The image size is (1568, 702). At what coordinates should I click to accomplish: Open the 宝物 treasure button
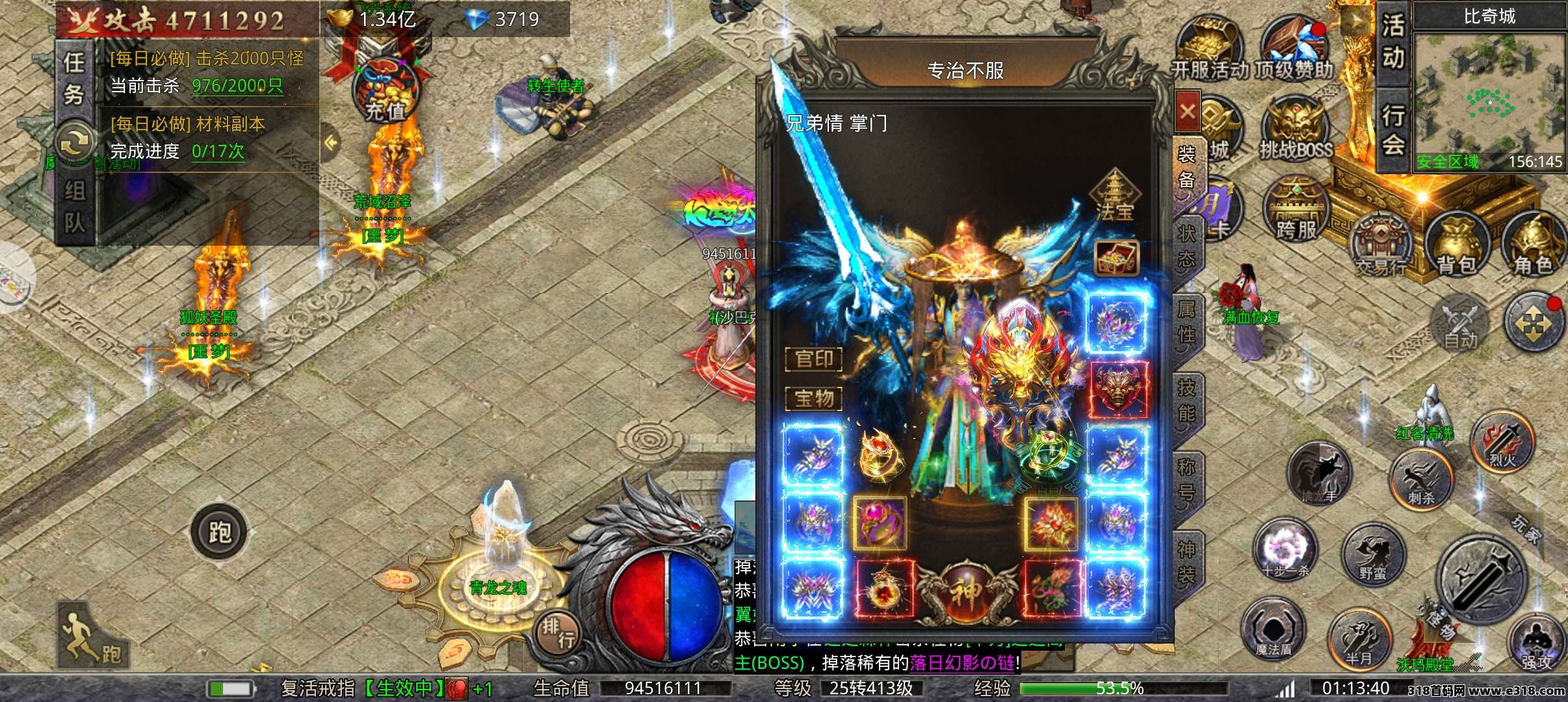coord(814,398)
